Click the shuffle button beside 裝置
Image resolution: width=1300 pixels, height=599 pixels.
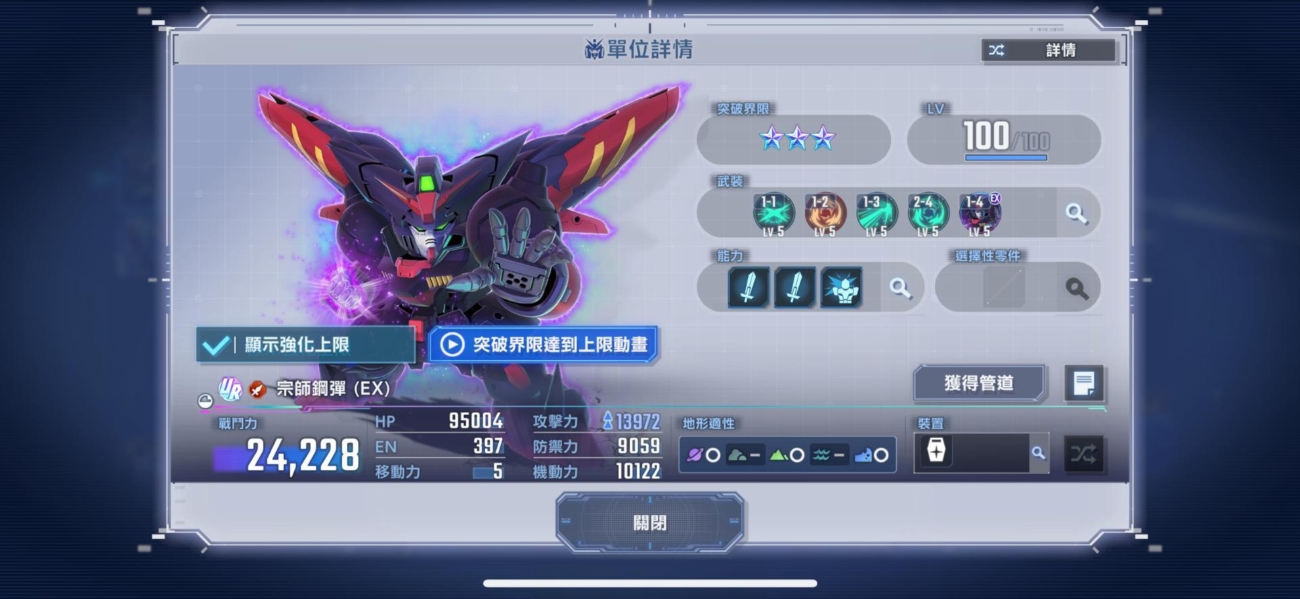[1083, 453]
